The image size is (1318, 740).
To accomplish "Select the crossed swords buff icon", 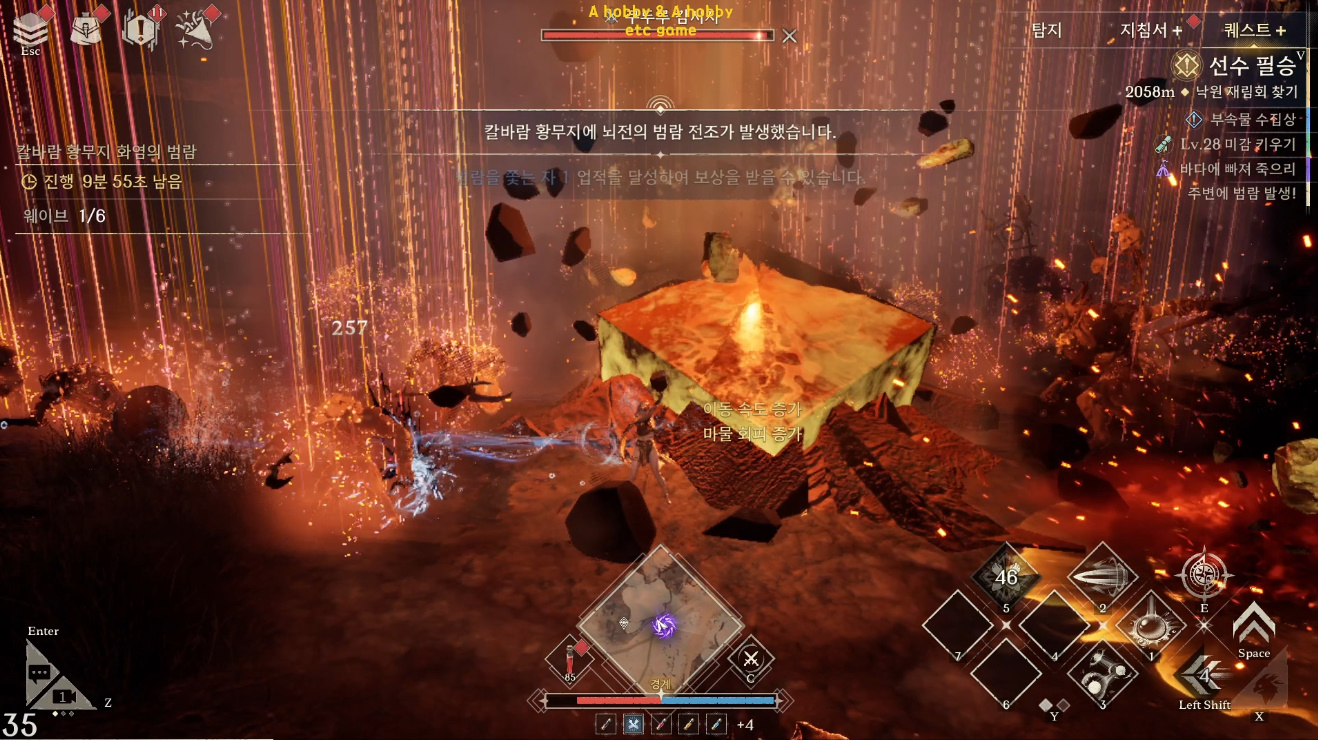I will point(633,724).
